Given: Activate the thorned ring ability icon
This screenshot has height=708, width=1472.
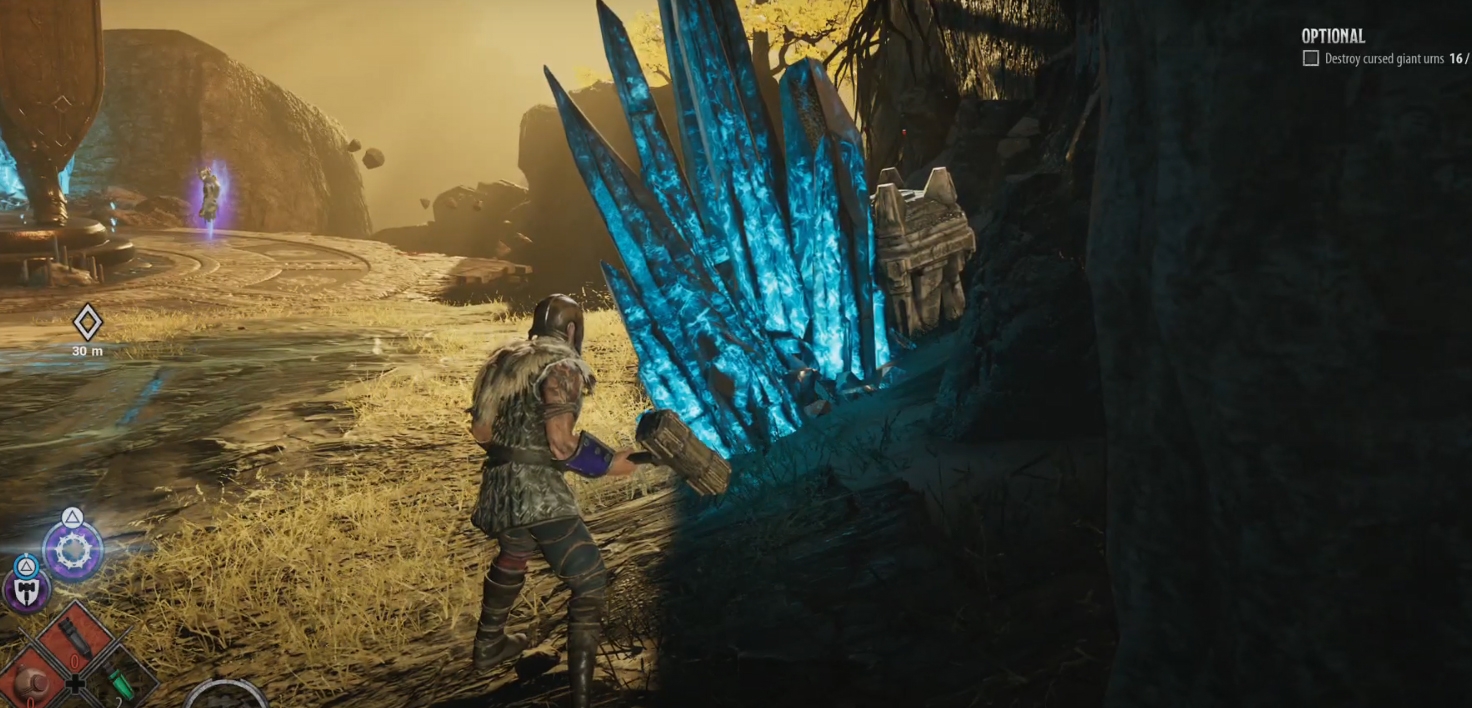Looking at the screenshot, I should coord(73,550).
